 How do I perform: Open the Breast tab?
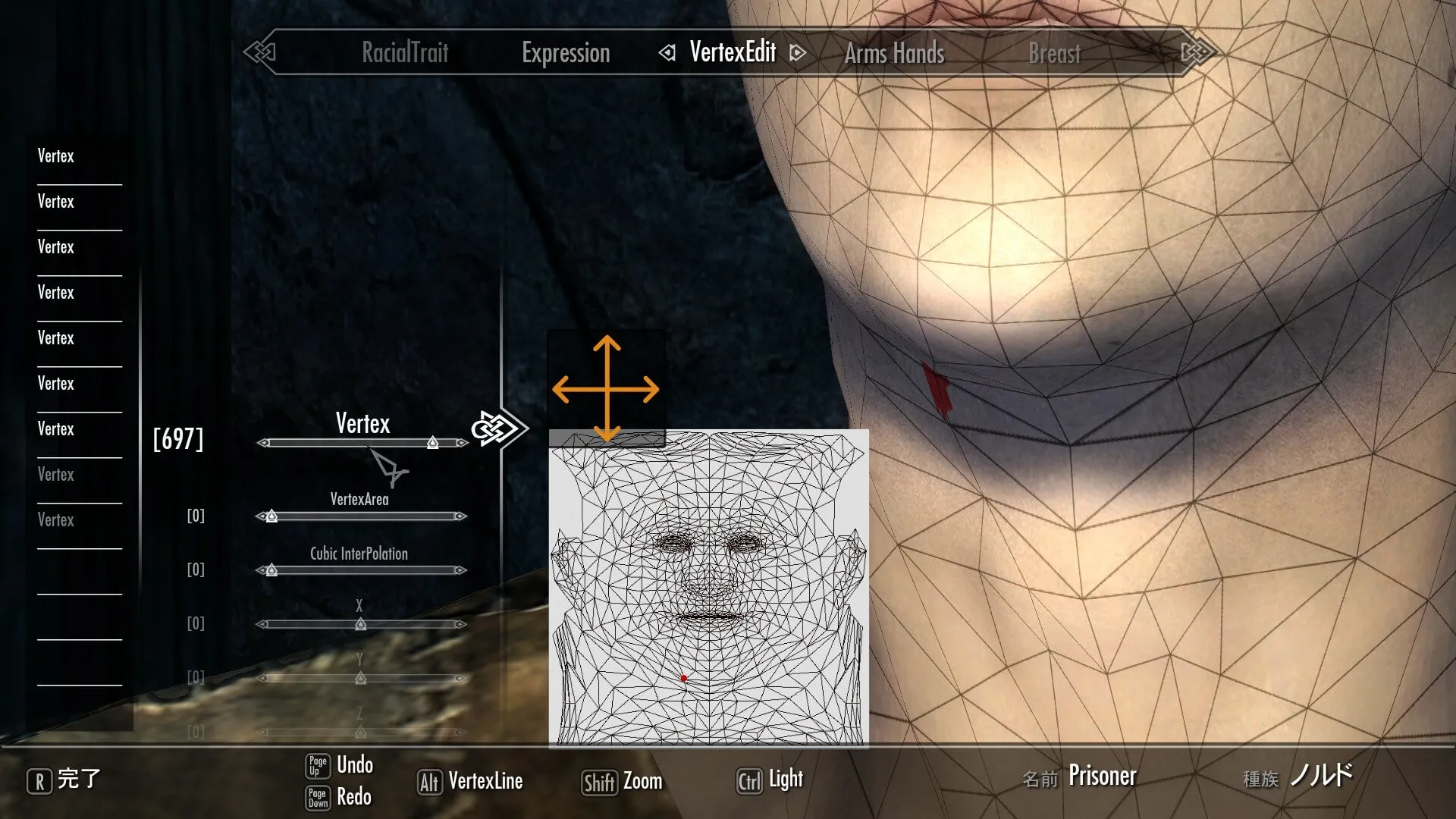1054,54
